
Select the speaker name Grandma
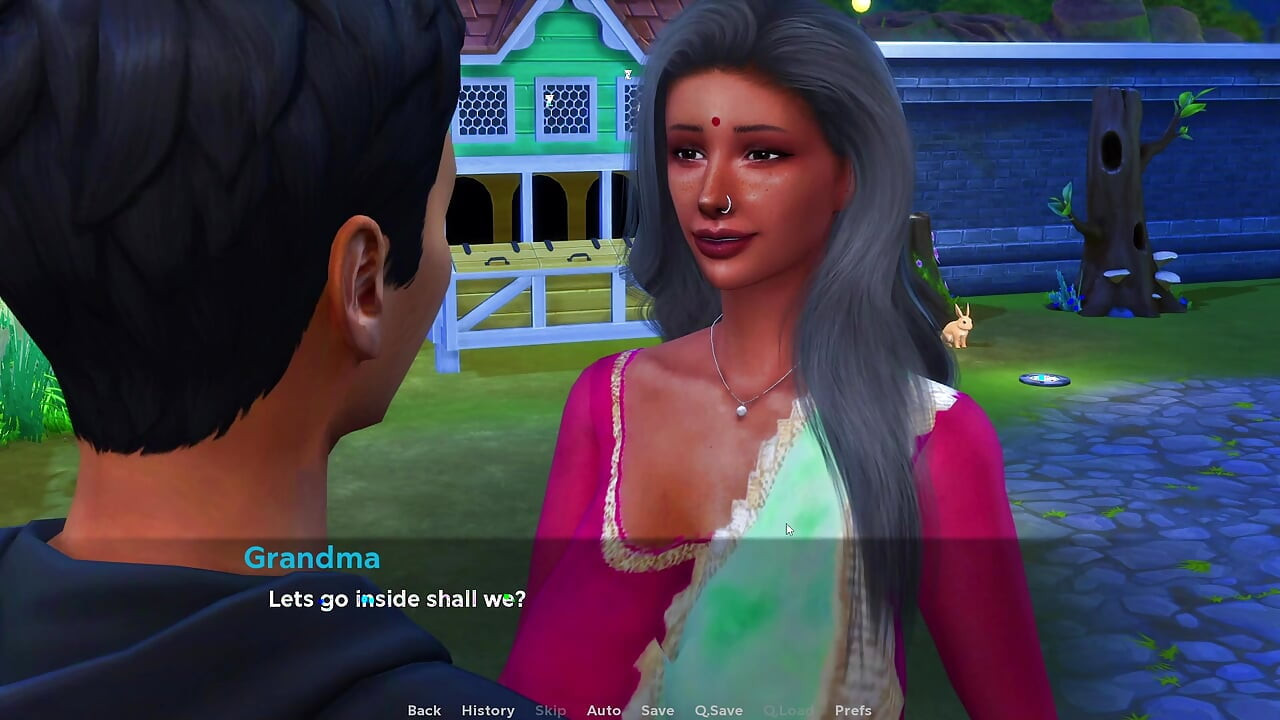click(x=313, y=559)
